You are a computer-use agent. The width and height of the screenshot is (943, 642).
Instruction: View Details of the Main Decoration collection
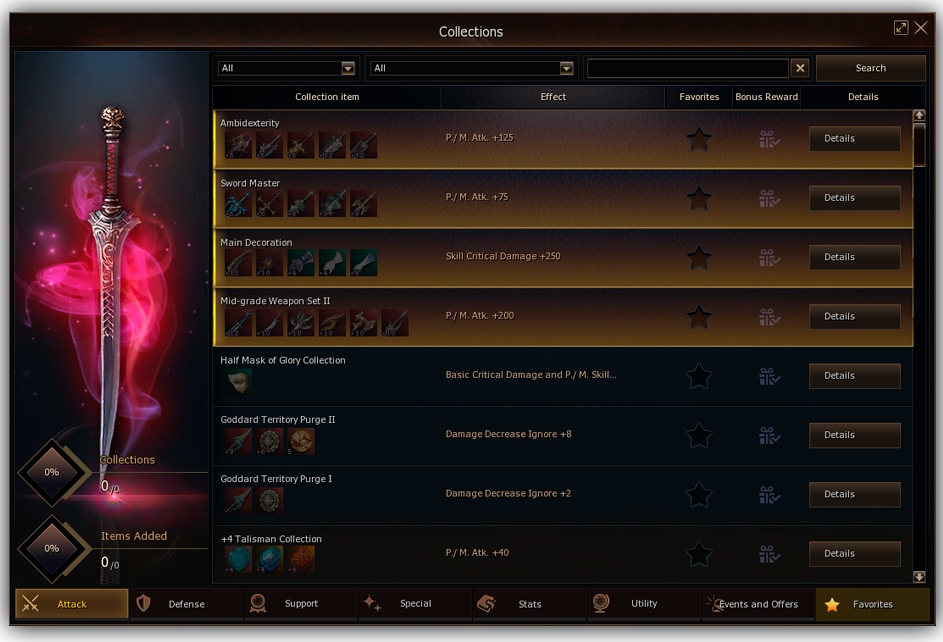(854, 257)
